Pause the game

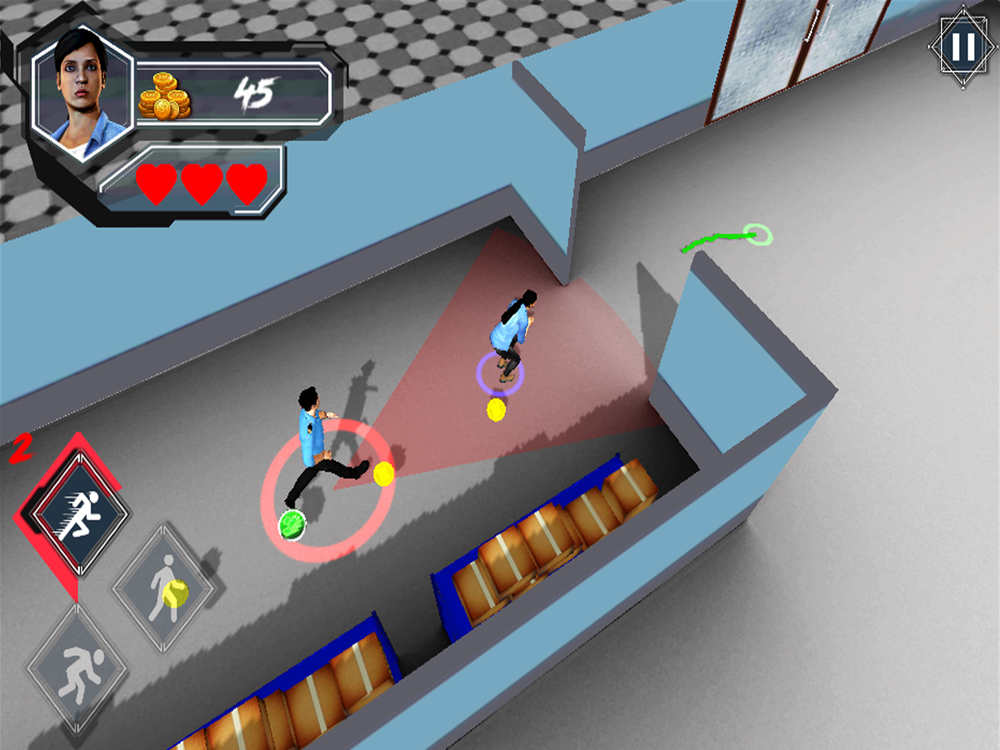click(x=961, y=47)
